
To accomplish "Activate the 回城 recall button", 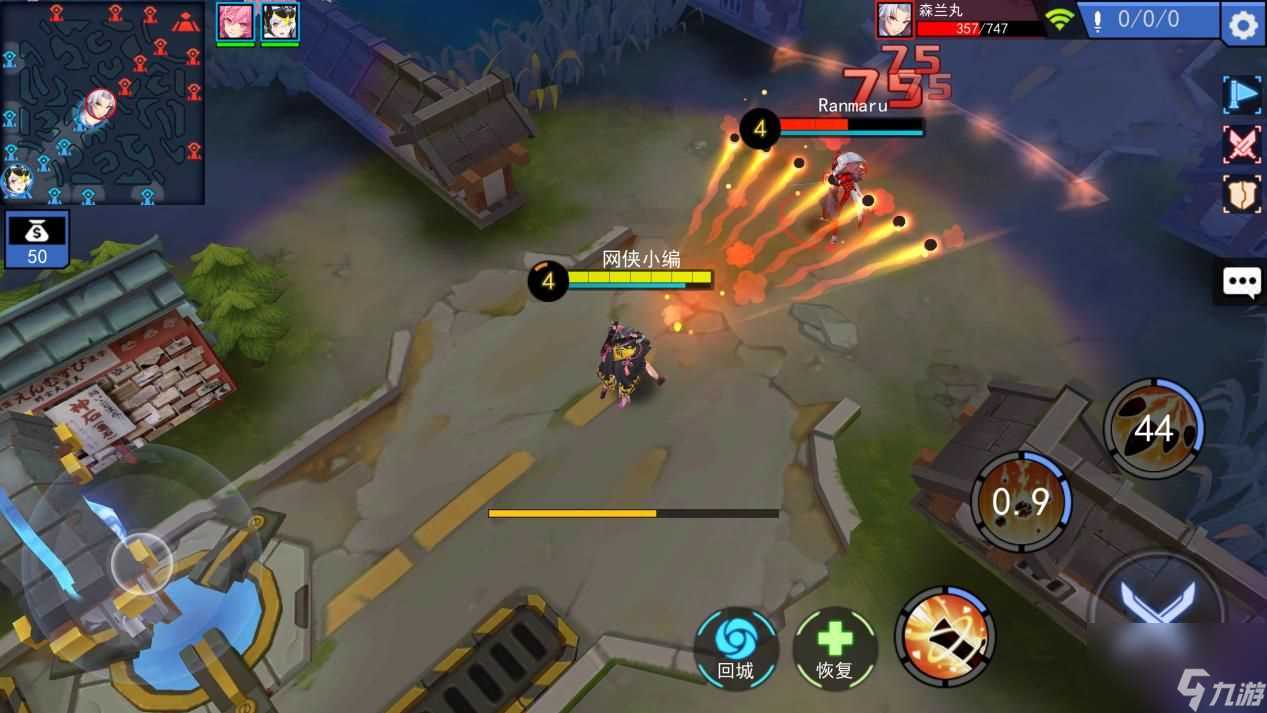I will click(x=735, y=647).
